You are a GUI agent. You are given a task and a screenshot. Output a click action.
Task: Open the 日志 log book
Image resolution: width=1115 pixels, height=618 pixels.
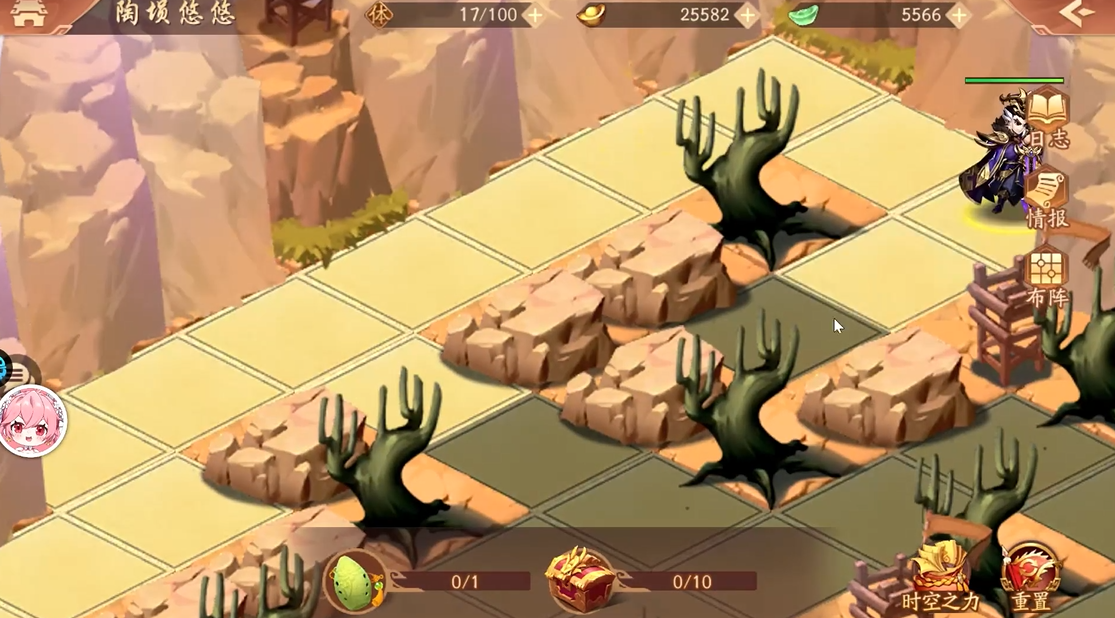click(x=1047, y=118)
